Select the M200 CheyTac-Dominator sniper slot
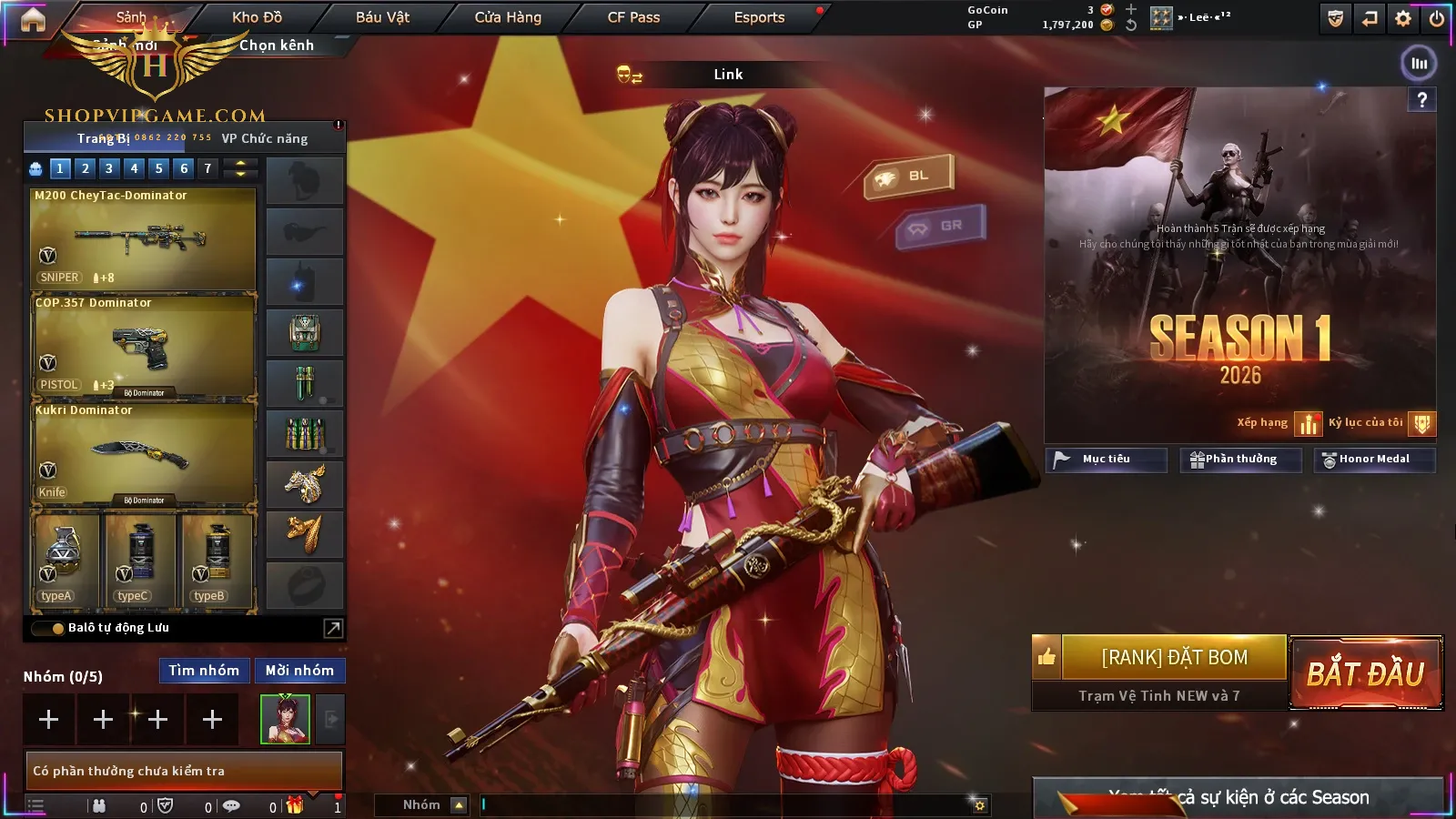1456x819 pixels. tap(143, 238)
